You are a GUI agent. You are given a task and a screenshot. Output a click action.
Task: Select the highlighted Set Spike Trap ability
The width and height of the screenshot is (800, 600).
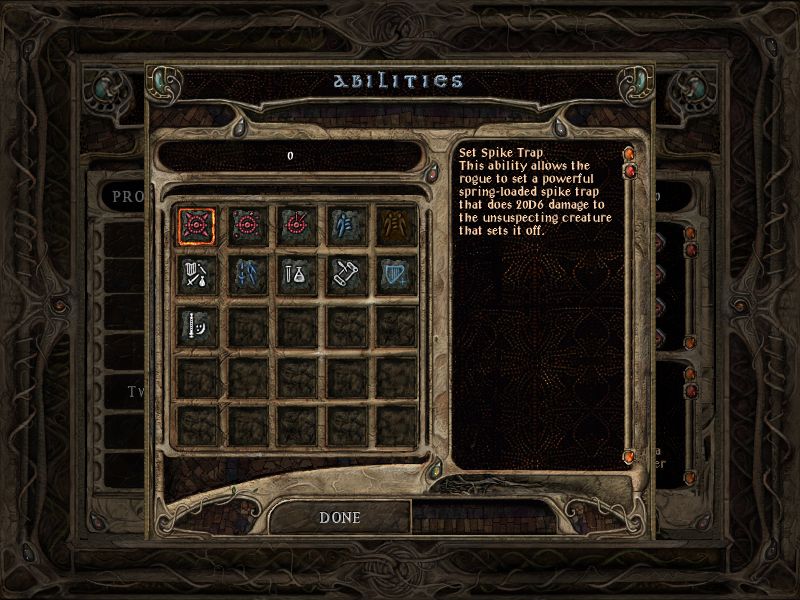tap(196, 224)
